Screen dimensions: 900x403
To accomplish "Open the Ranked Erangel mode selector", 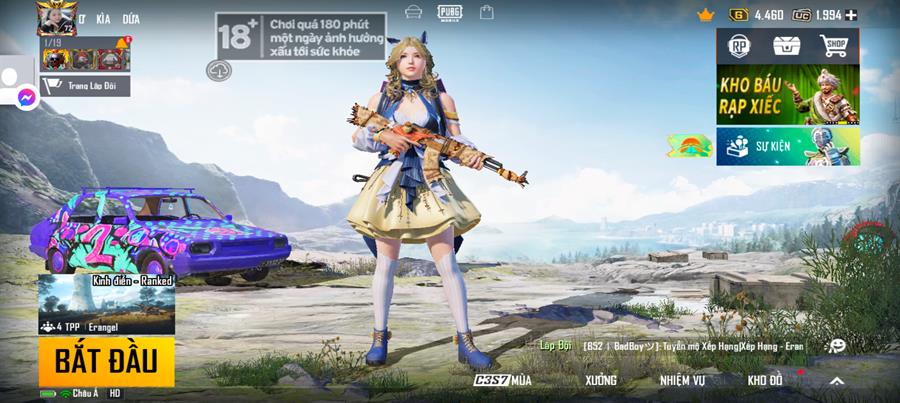I will [106, 304].
